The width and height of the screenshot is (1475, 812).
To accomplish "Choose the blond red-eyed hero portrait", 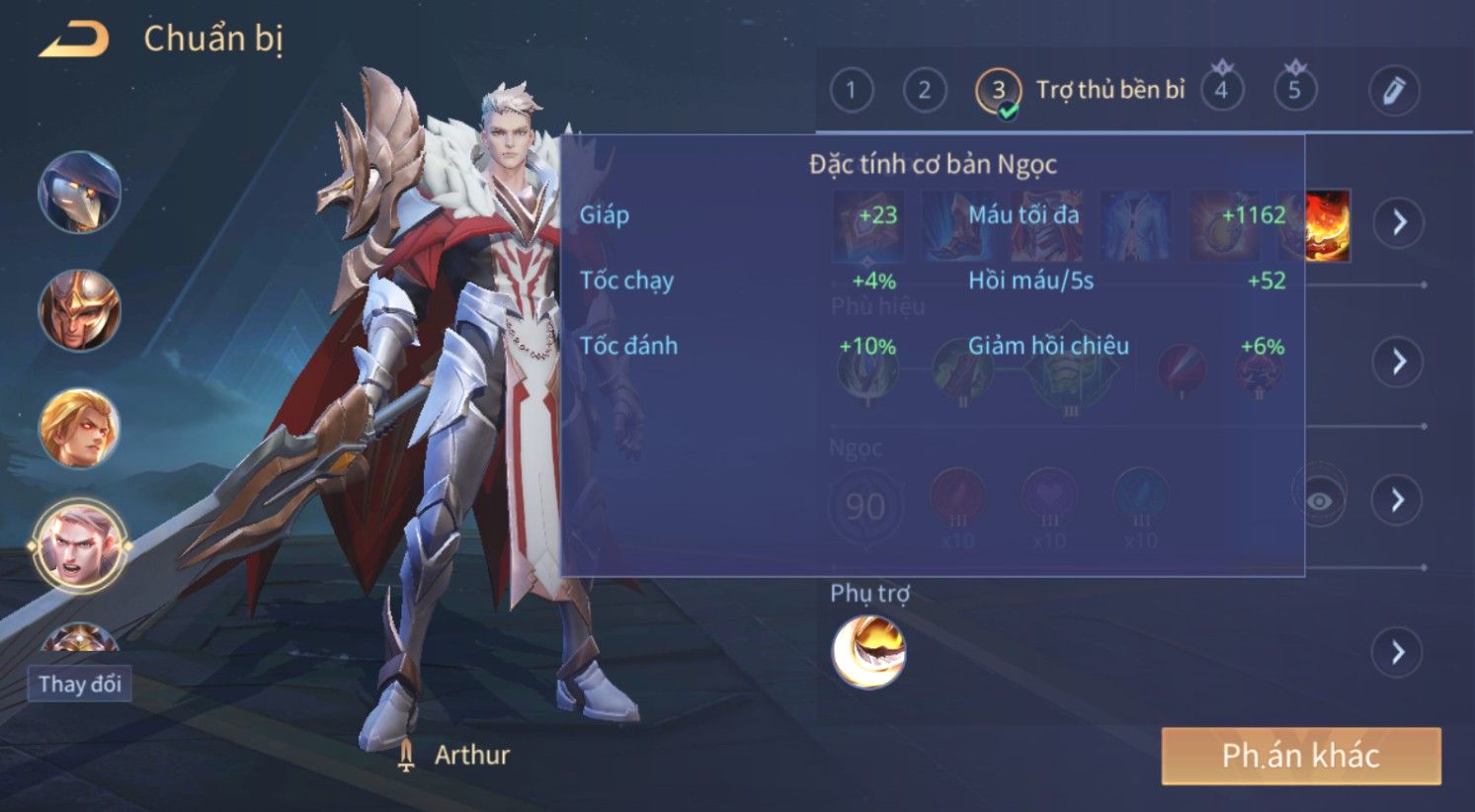I will tap(79, 428).
